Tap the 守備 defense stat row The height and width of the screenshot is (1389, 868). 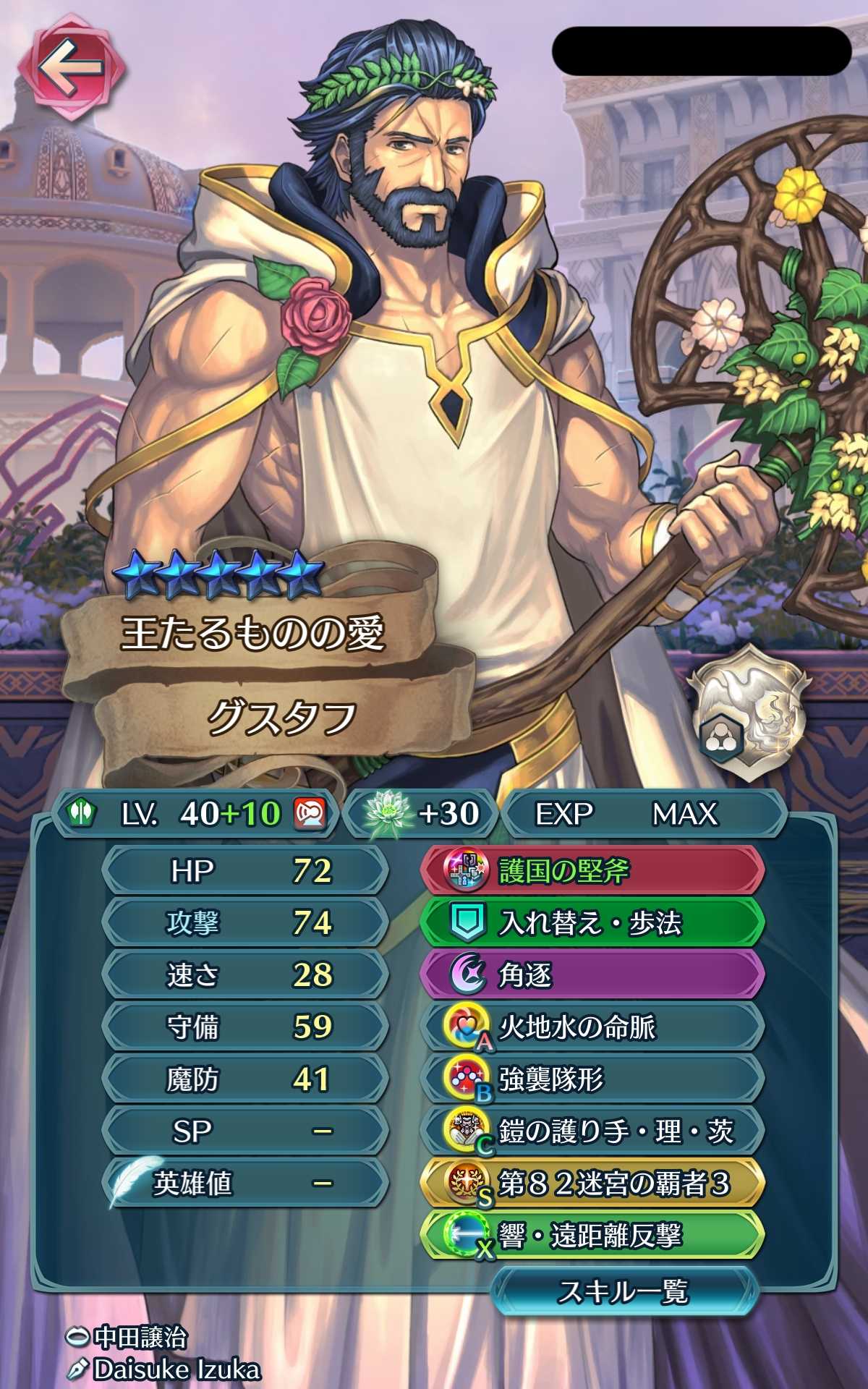(x=246, y=1027)
